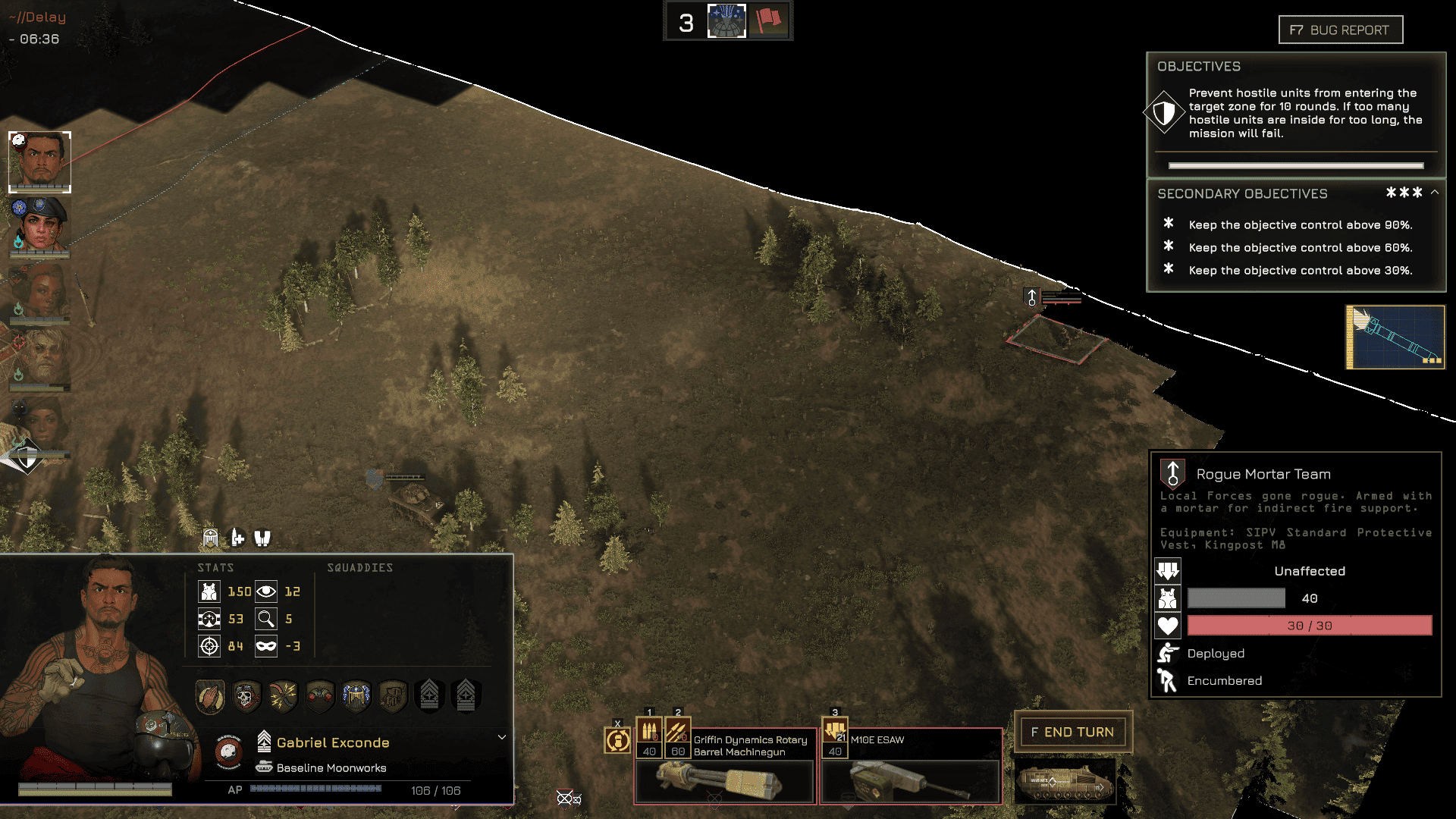Click the praying hands skill badge
This screenshot has width=1456, height=819.
pos(210,695)
